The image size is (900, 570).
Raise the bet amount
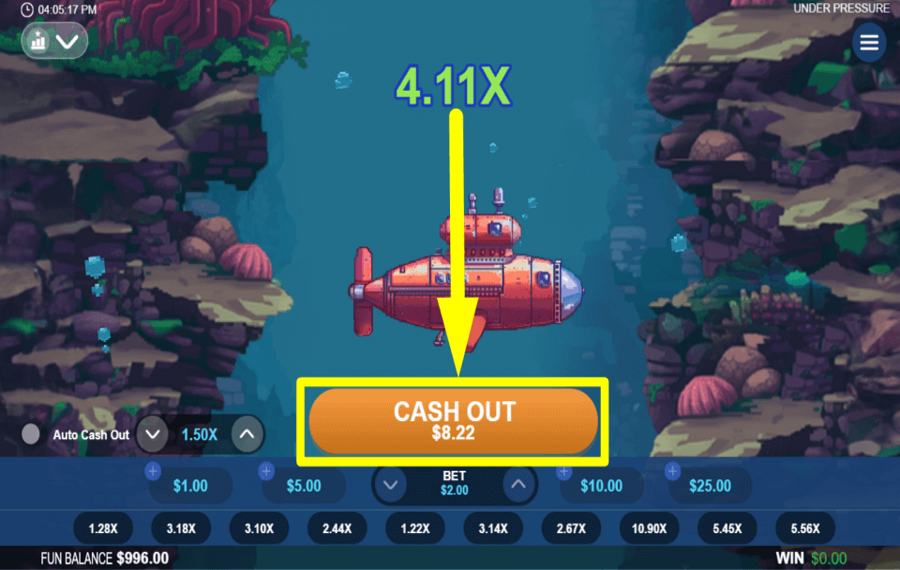click(x=517, y=486)
